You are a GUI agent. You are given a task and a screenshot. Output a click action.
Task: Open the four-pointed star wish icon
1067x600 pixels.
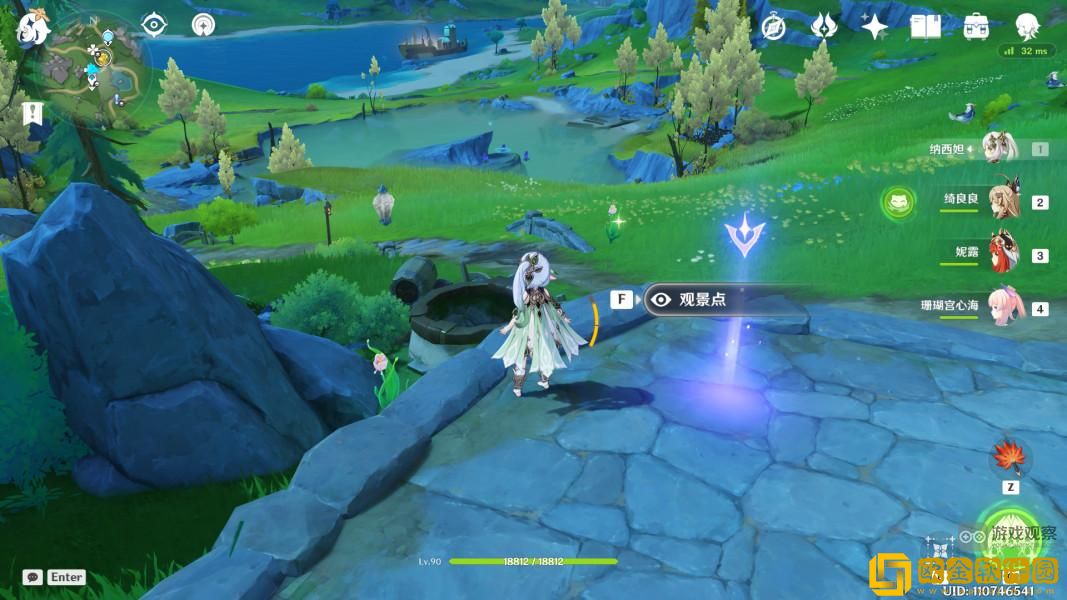pos(875,27)
